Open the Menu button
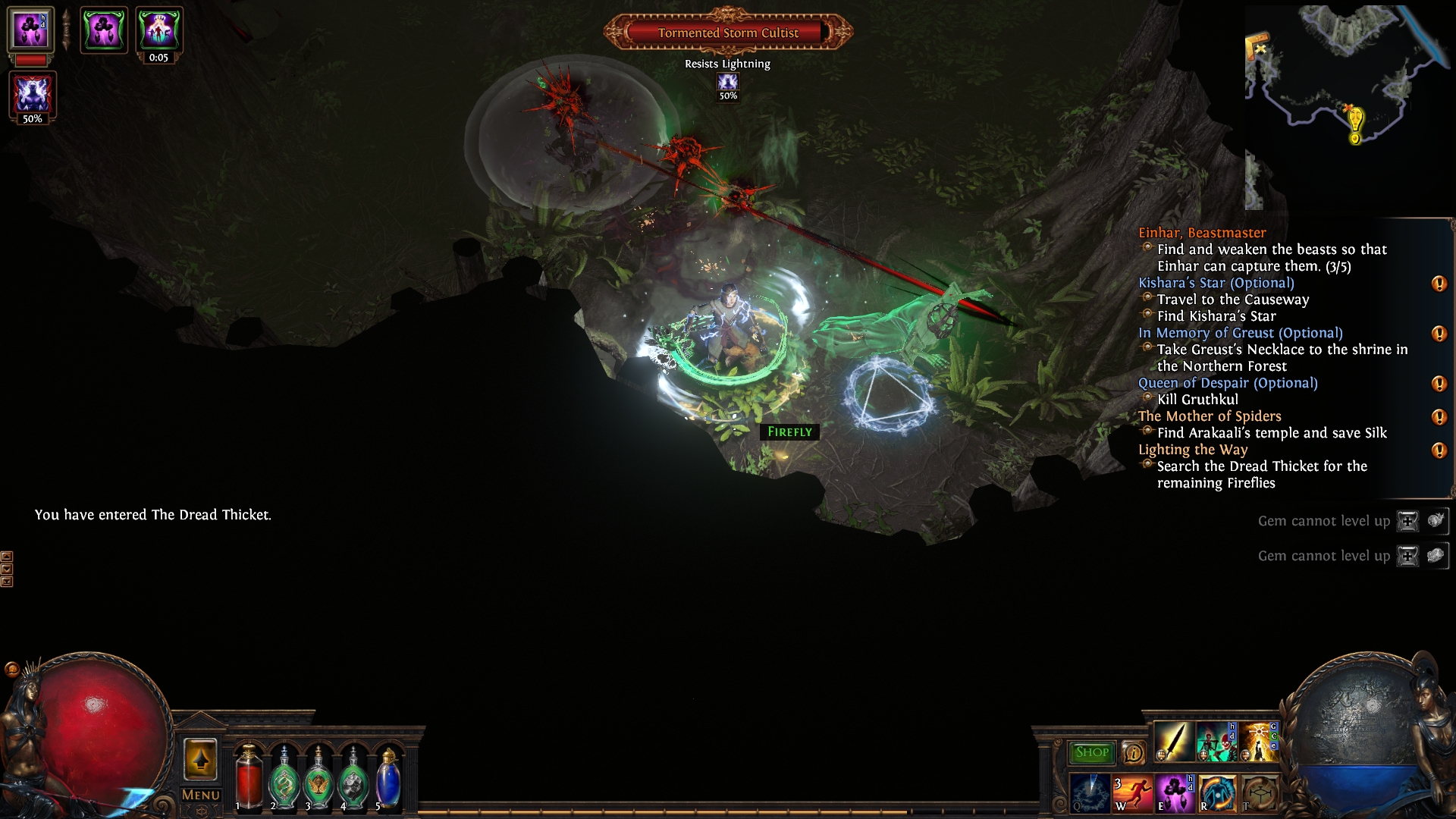Viewport: 1456px width, 819px height. (x=201, y=795)
